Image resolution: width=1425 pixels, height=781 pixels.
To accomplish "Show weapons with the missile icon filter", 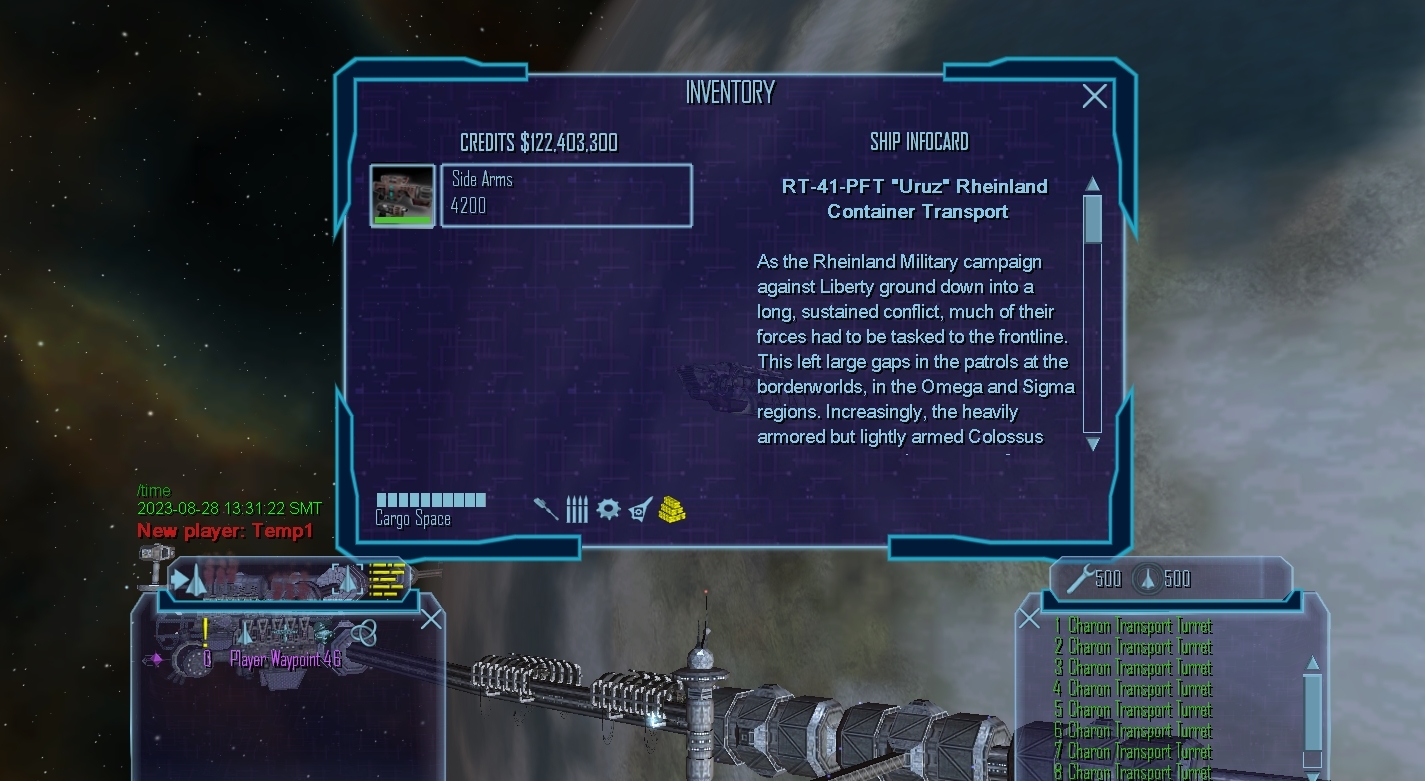I will (546, 510).
